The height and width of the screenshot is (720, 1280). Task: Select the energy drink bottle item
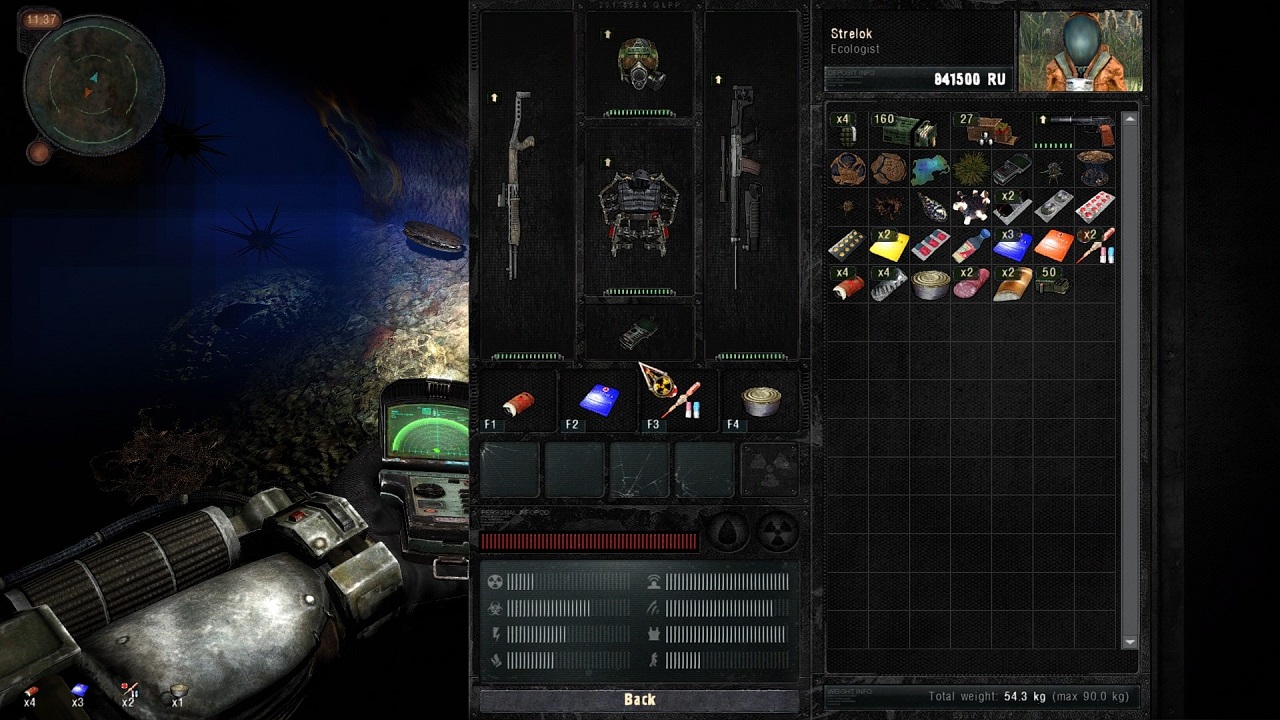971,246
